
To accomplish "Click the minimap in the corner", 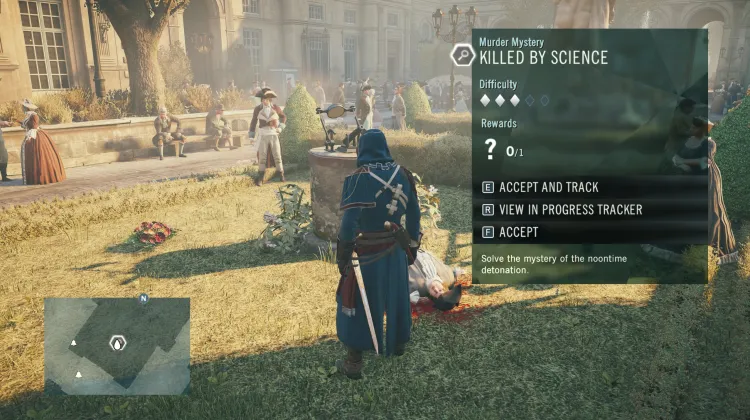I will 117,344.
